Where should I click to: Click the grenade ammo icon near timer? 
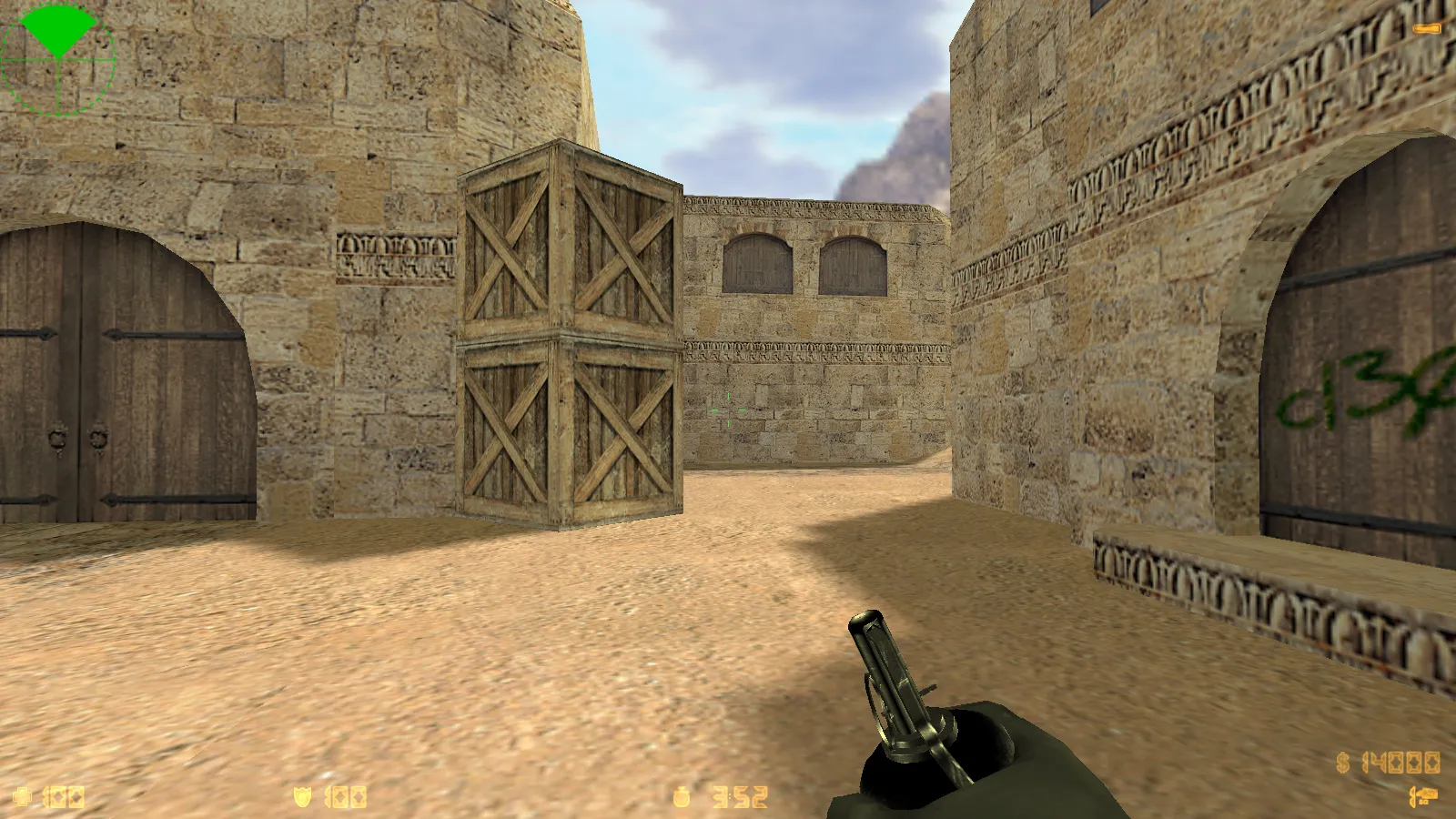(x=682, y=794)
